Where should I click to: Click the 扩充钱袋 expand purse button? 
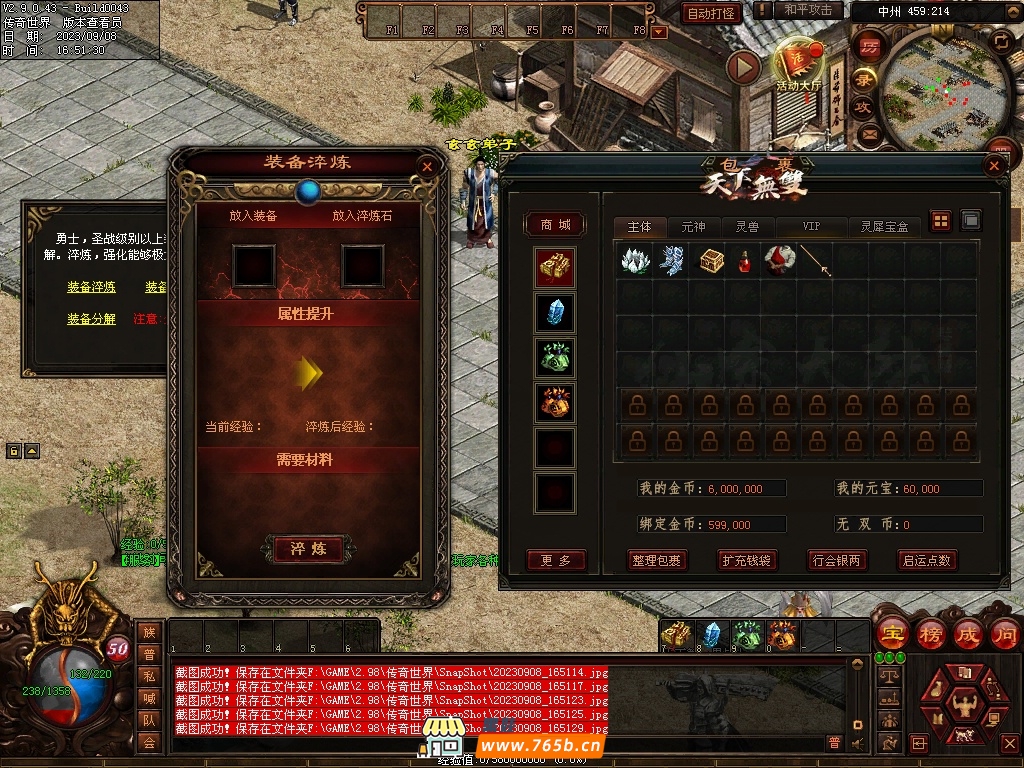pyautogui.click(x=747, y=560)
